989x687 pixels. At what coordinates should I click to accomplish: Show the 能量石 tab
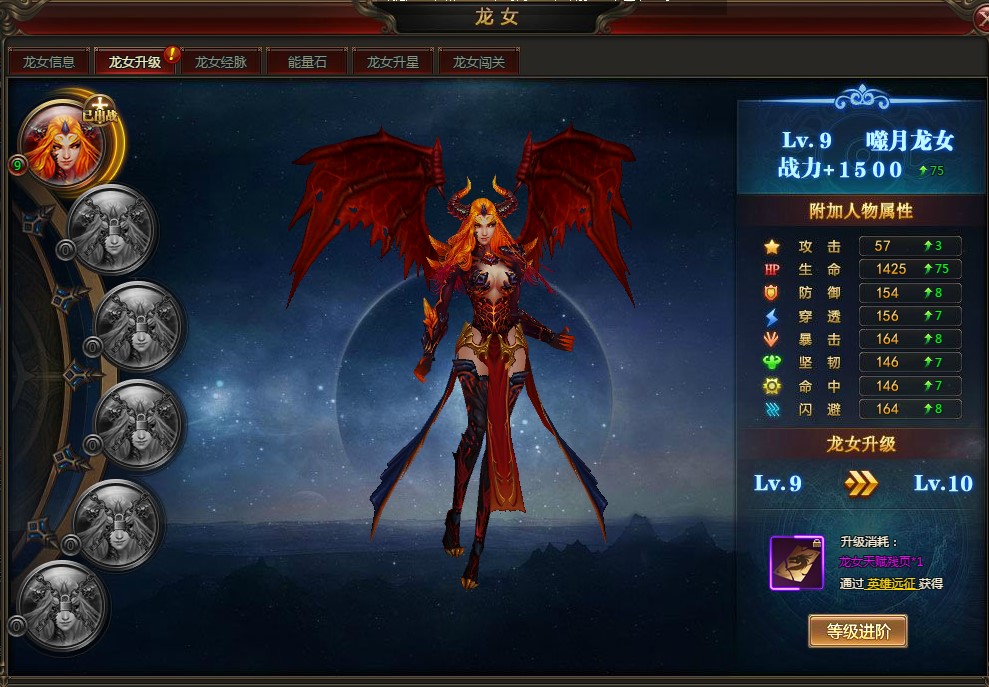coord(307,62)
